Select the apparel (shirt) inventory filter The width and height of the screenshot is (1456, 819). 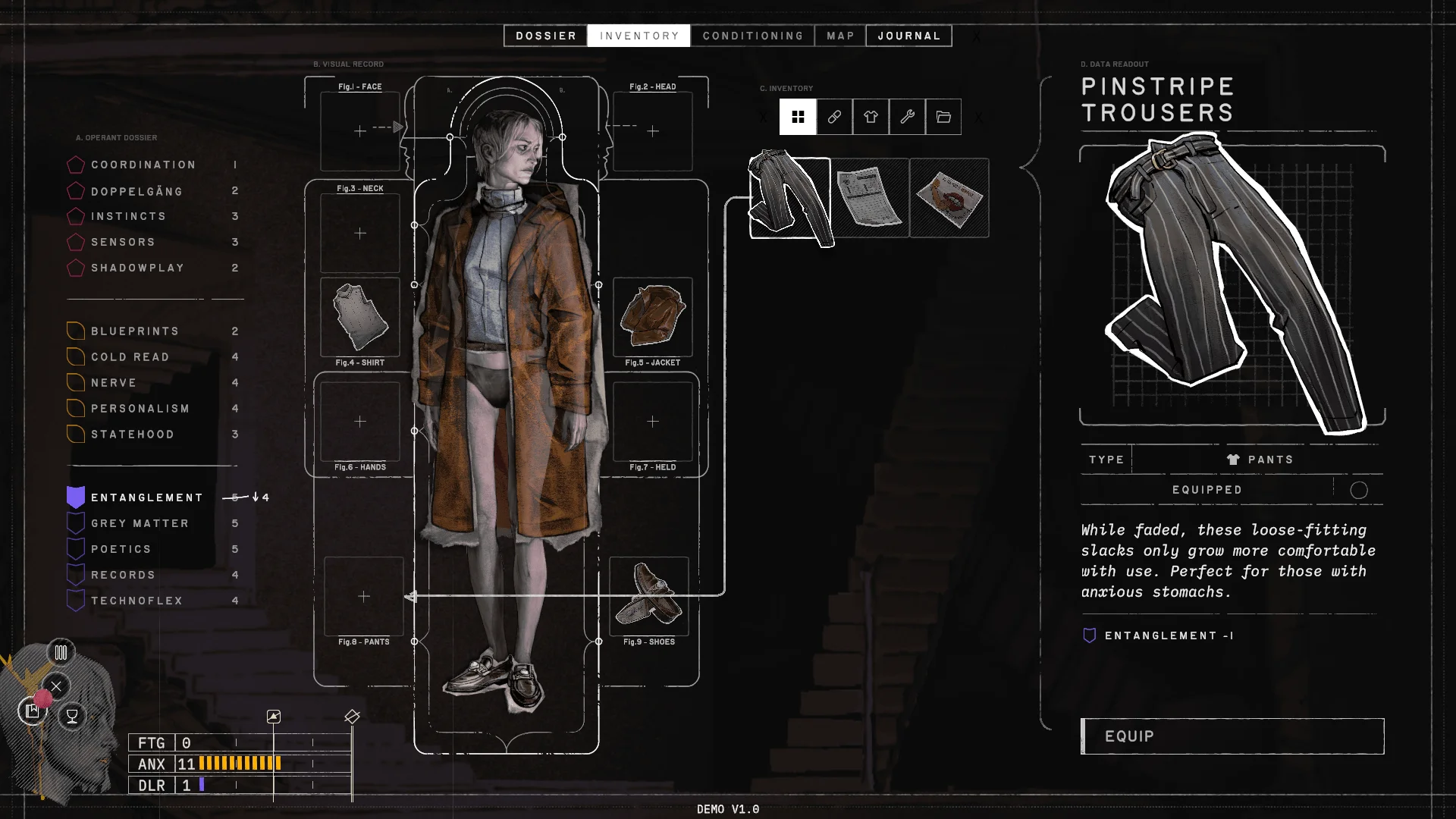tap(871, 117)
